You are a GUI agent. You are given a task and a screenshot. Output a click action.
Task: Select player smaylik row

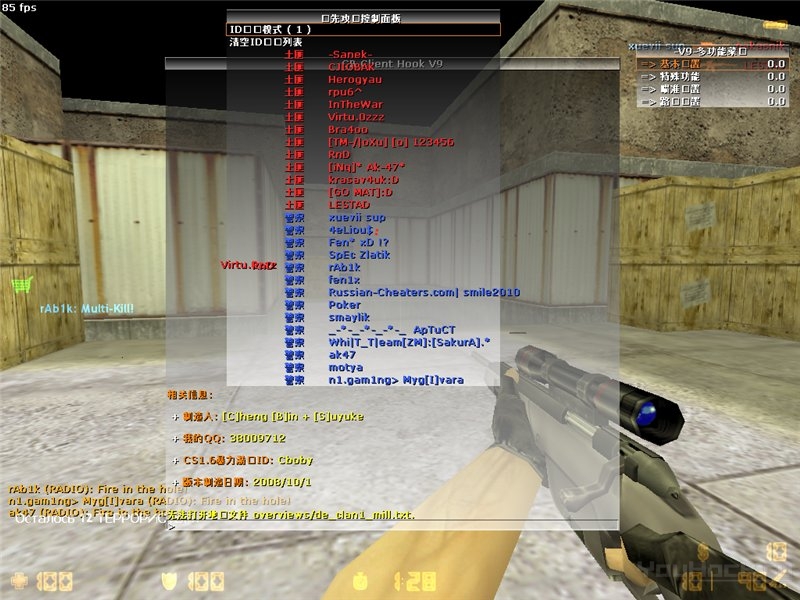point(349,317)
